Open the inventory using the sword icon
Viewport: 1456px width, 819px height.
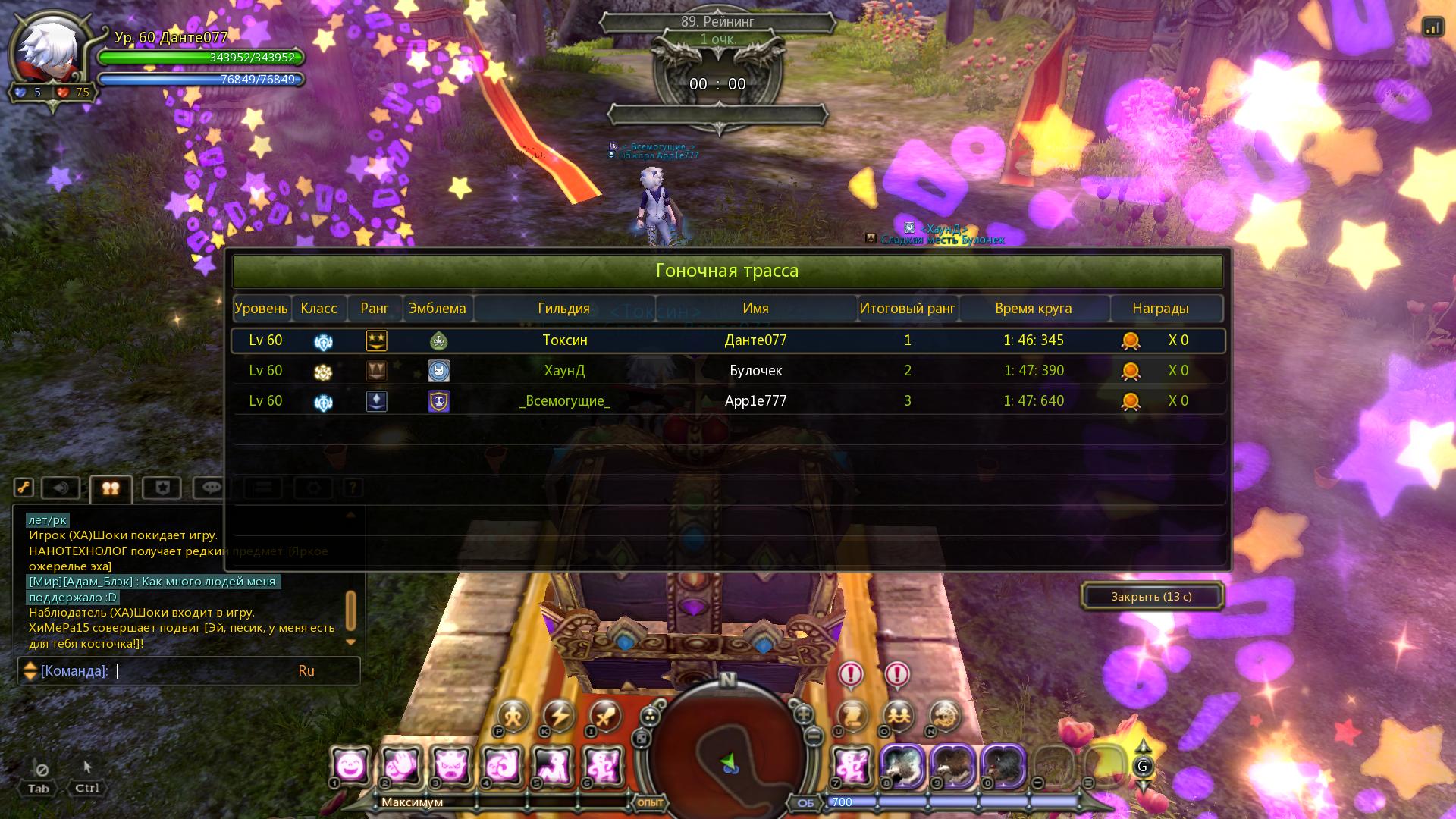[605, 716]
